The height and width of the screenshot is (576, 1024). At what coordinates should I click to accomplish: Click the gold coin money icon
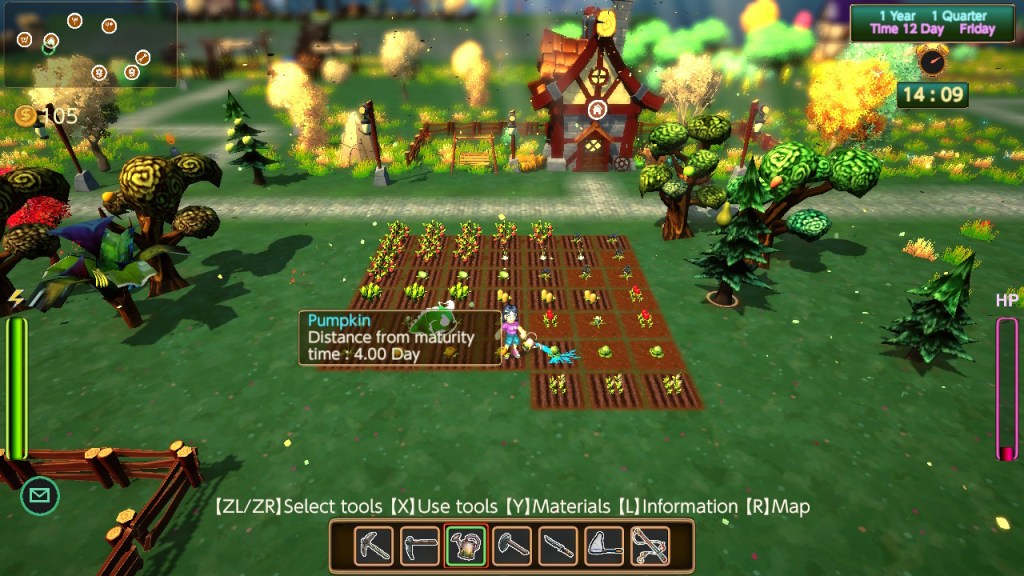26,116
